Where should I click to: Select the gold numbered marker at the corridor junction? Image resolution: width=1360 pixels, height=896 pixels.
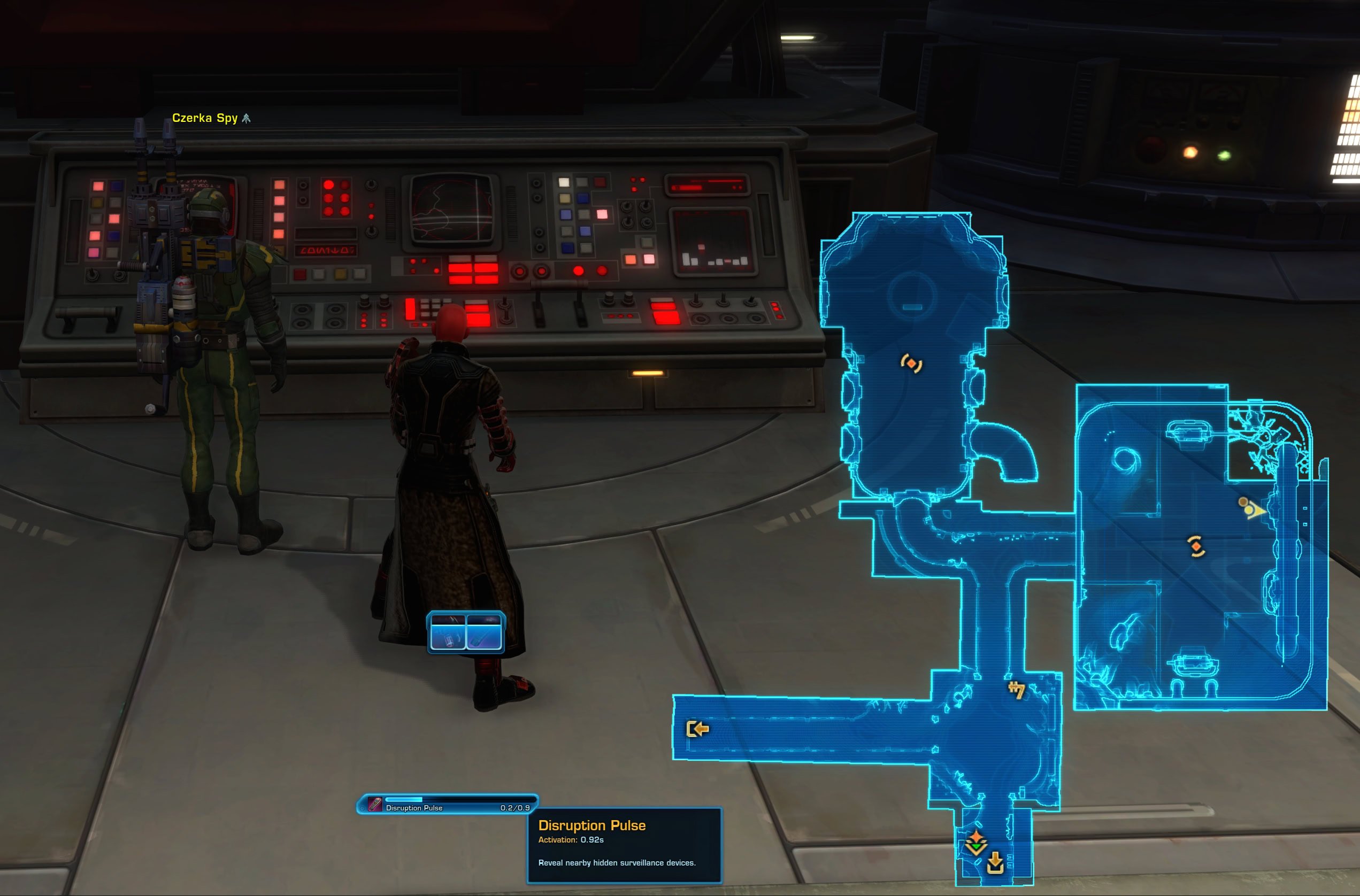click(x=1016, y=690)
